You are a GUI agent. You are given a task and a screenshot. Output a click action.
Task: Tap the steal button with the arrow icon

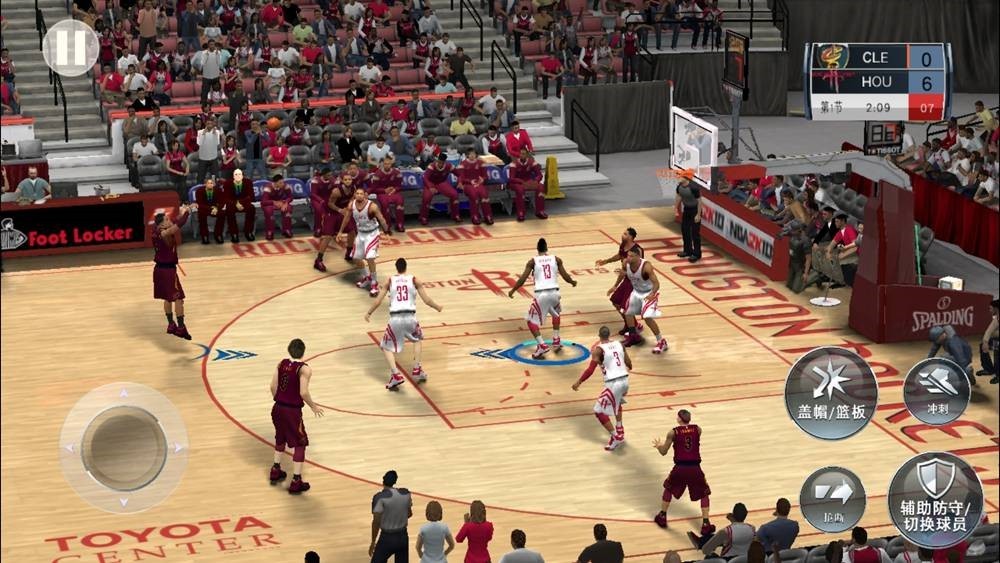click(832, 498)
